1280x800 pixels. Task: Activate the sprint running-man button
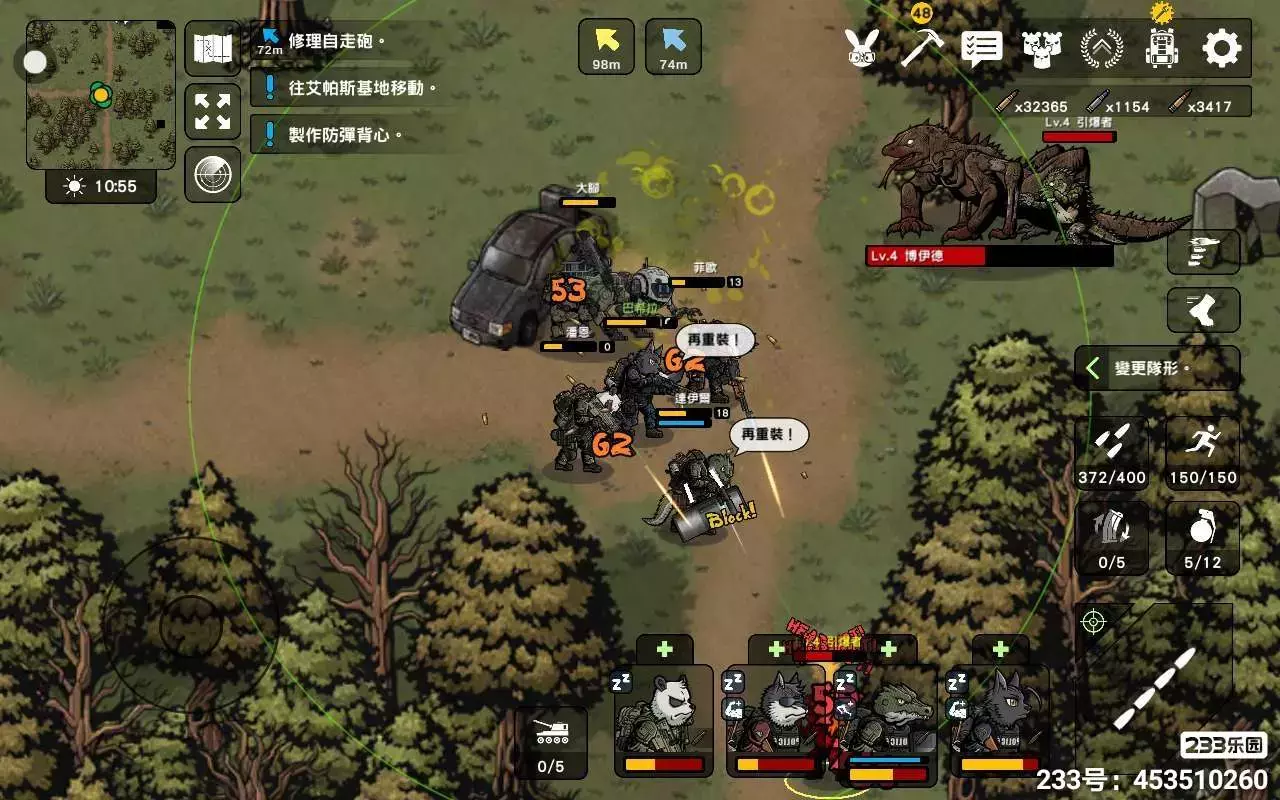[1202, 452]
